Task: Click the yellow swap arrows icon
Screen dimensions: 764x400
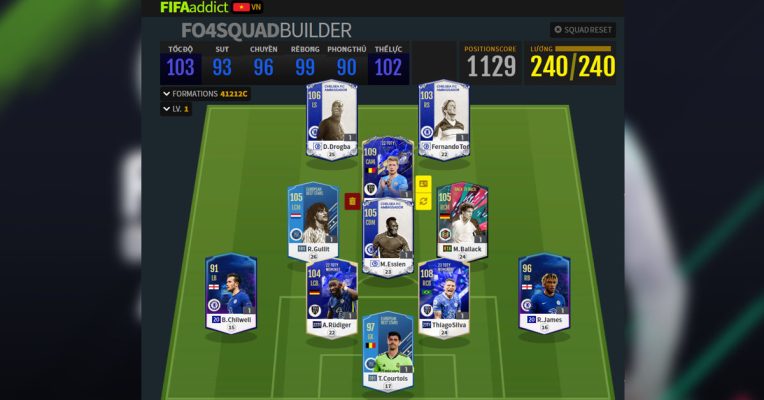Action: [423, 201]
